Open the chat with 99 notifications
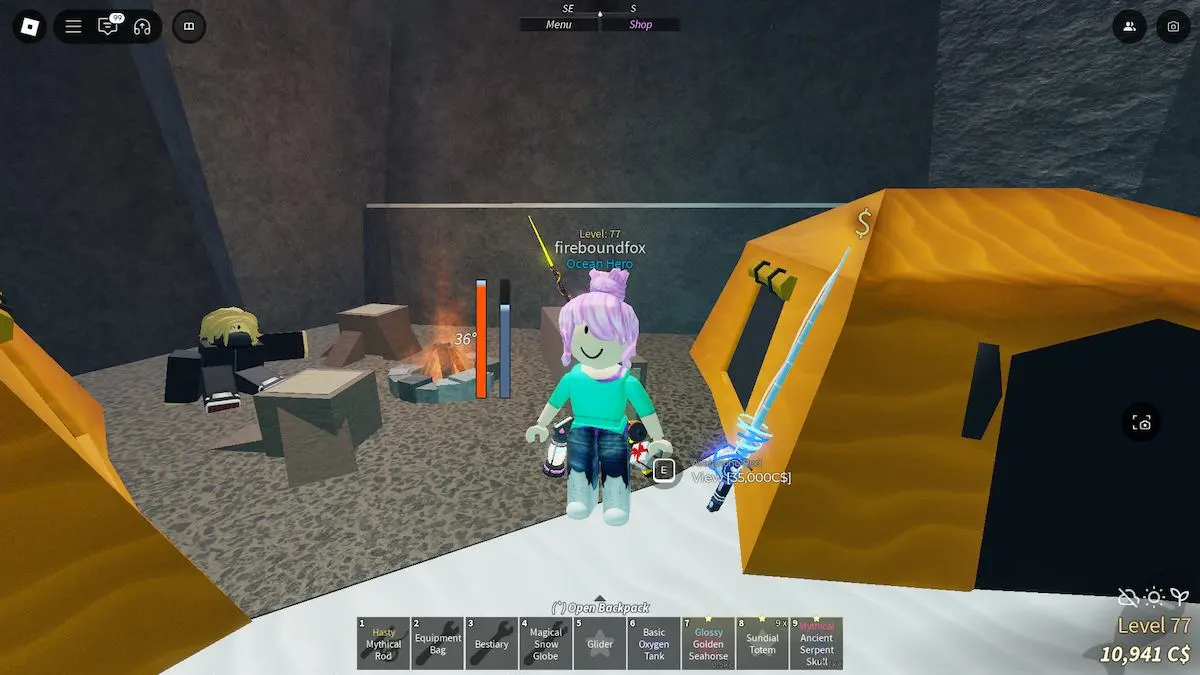The image size is (1200, 675). coord(108,27)
